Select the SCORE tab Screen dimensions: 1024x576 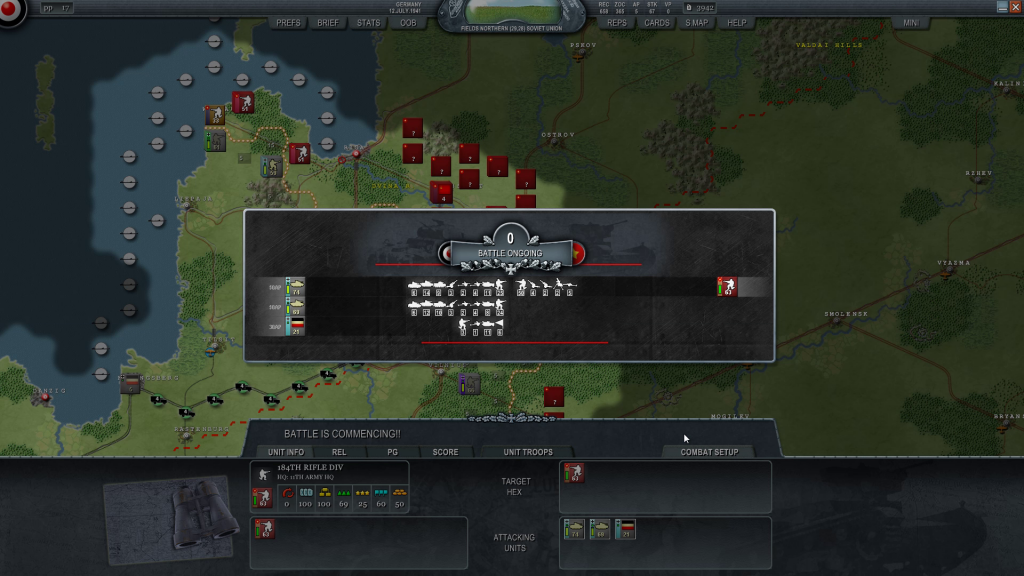(445, 452)
